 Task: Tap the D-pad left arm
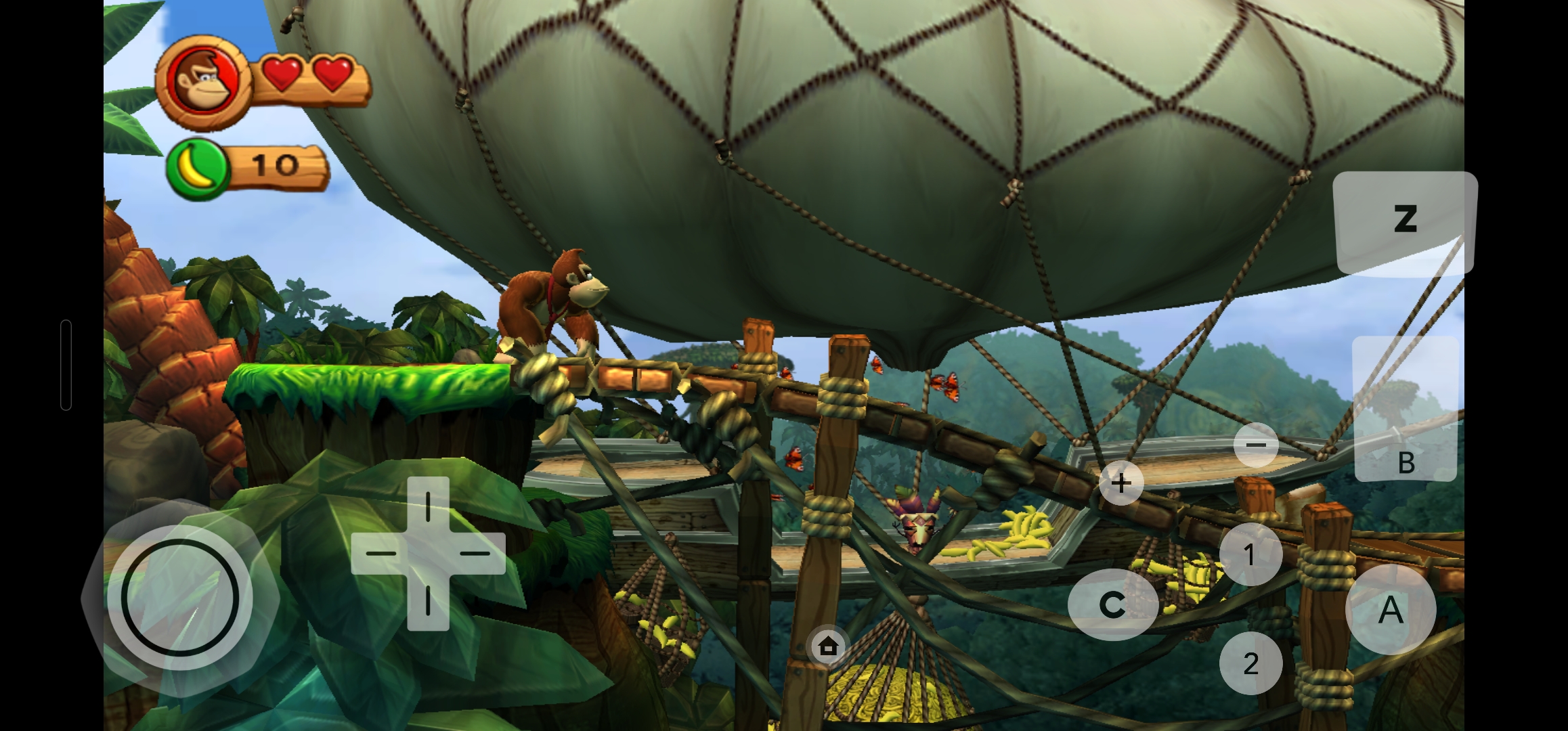point(380,553)
